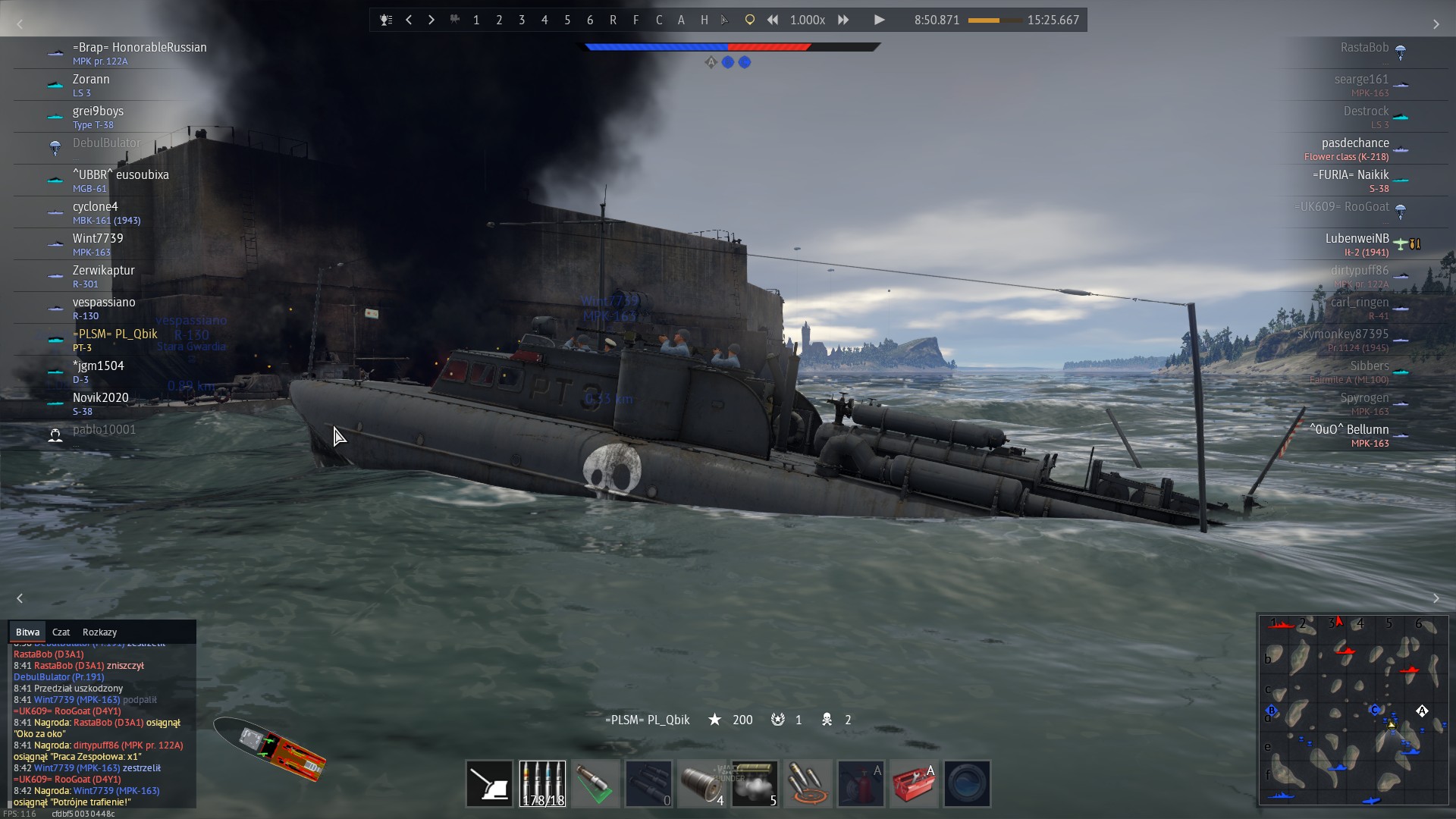Open the trophy scoreboard list icon

[386, 20]
